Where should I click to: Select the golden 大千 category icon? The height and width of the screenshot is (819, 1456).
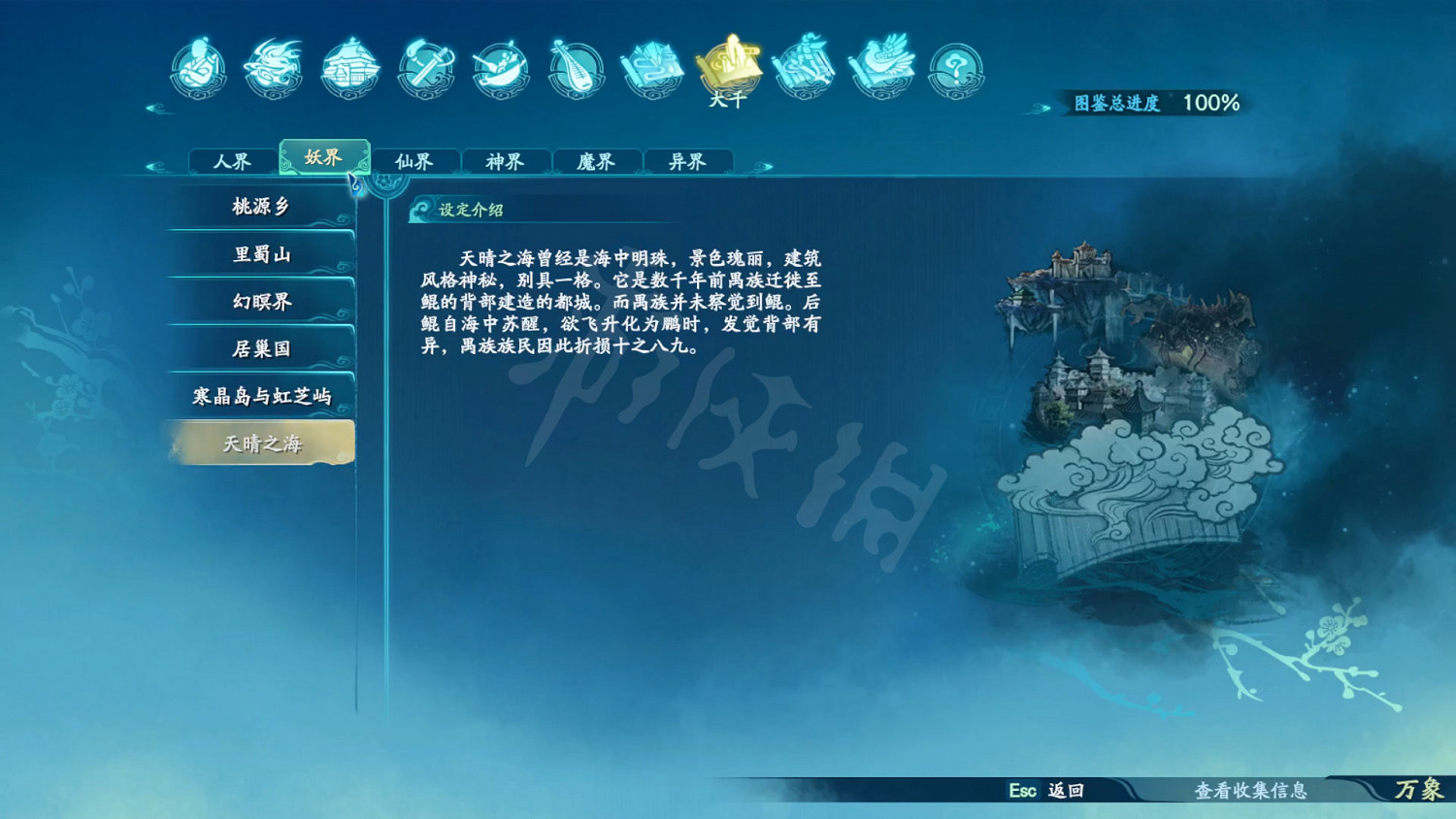[731, 63]
